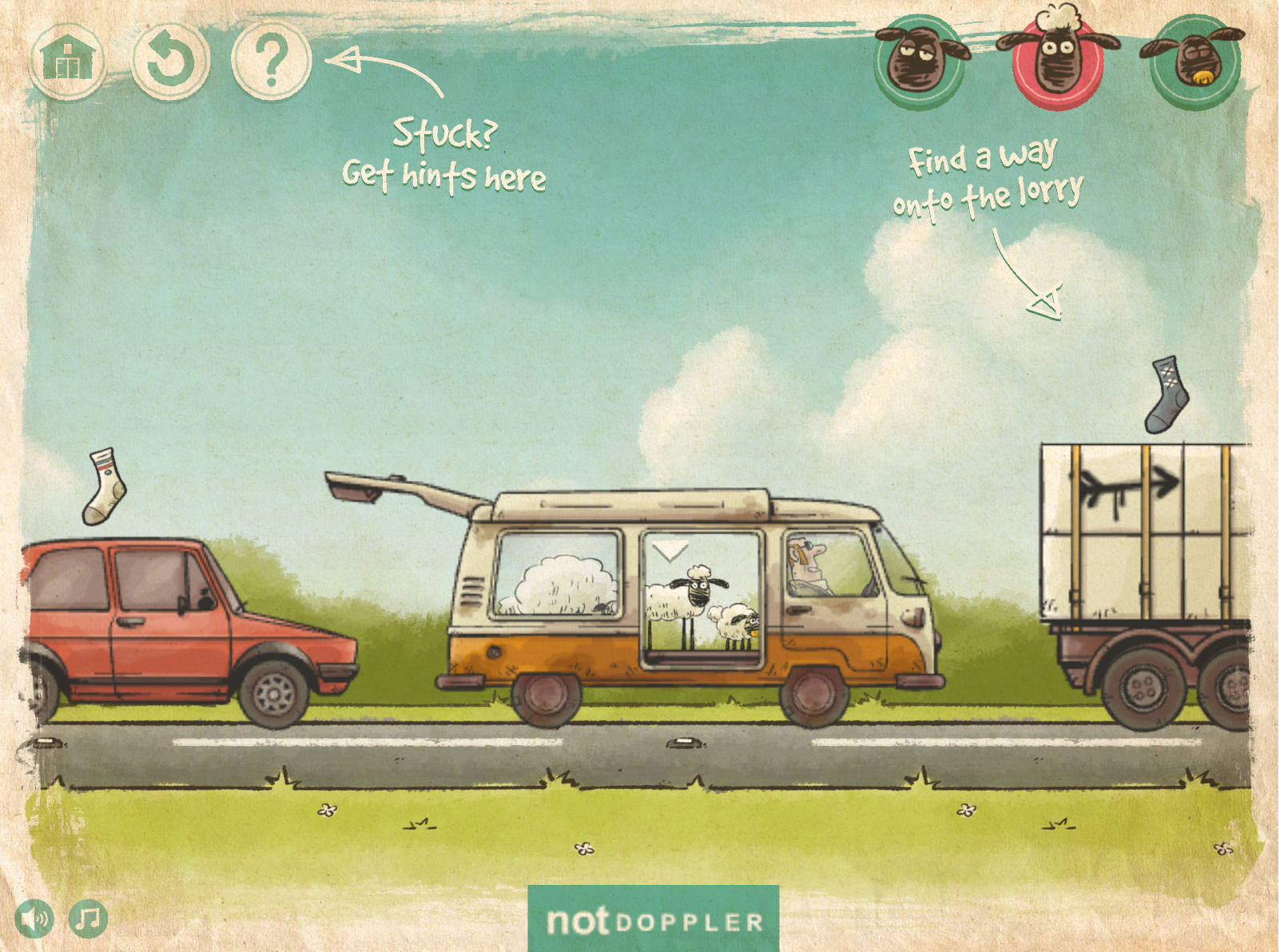Open hints with the question mark button

coord(272,61)
